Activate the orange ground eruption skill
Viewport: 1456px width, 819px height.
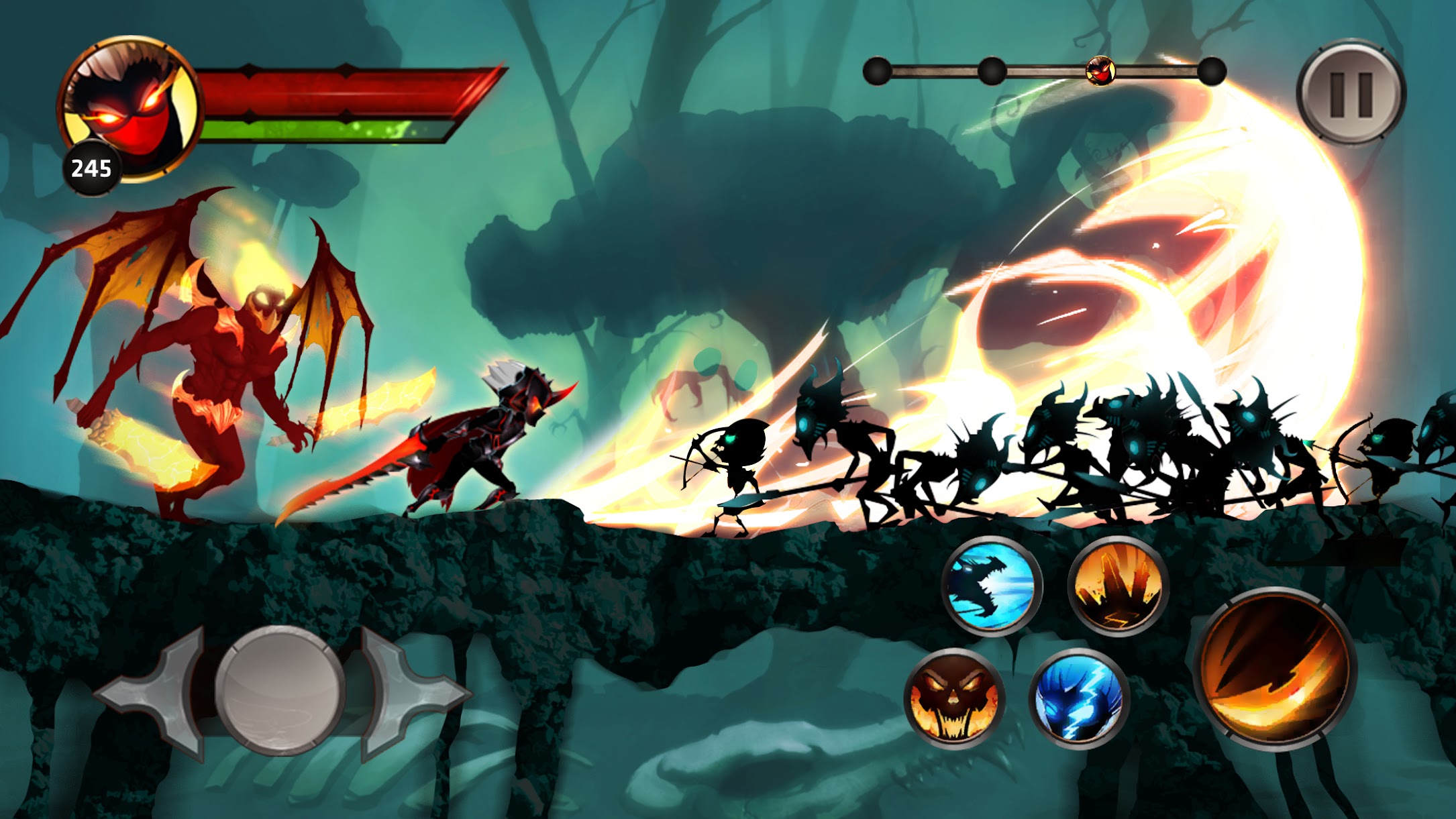(1117, 586)
